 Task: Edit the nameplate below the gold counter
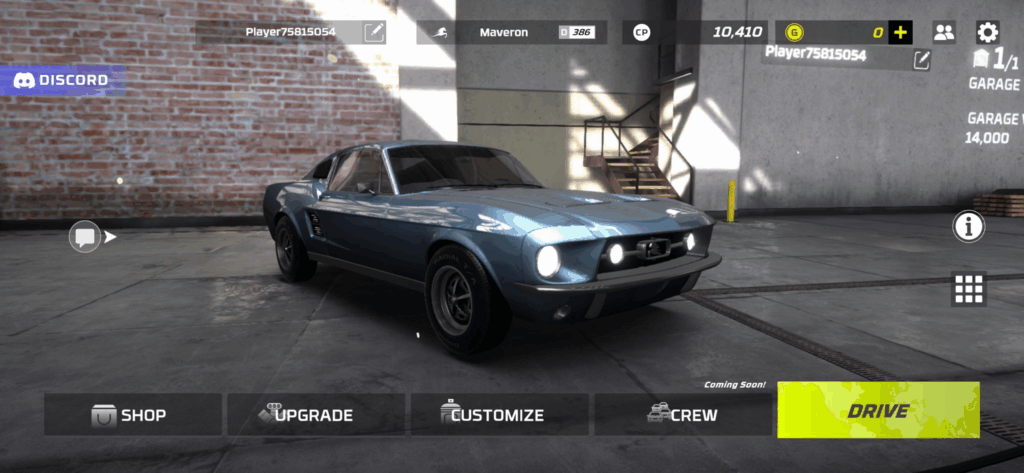coord(921,61)
